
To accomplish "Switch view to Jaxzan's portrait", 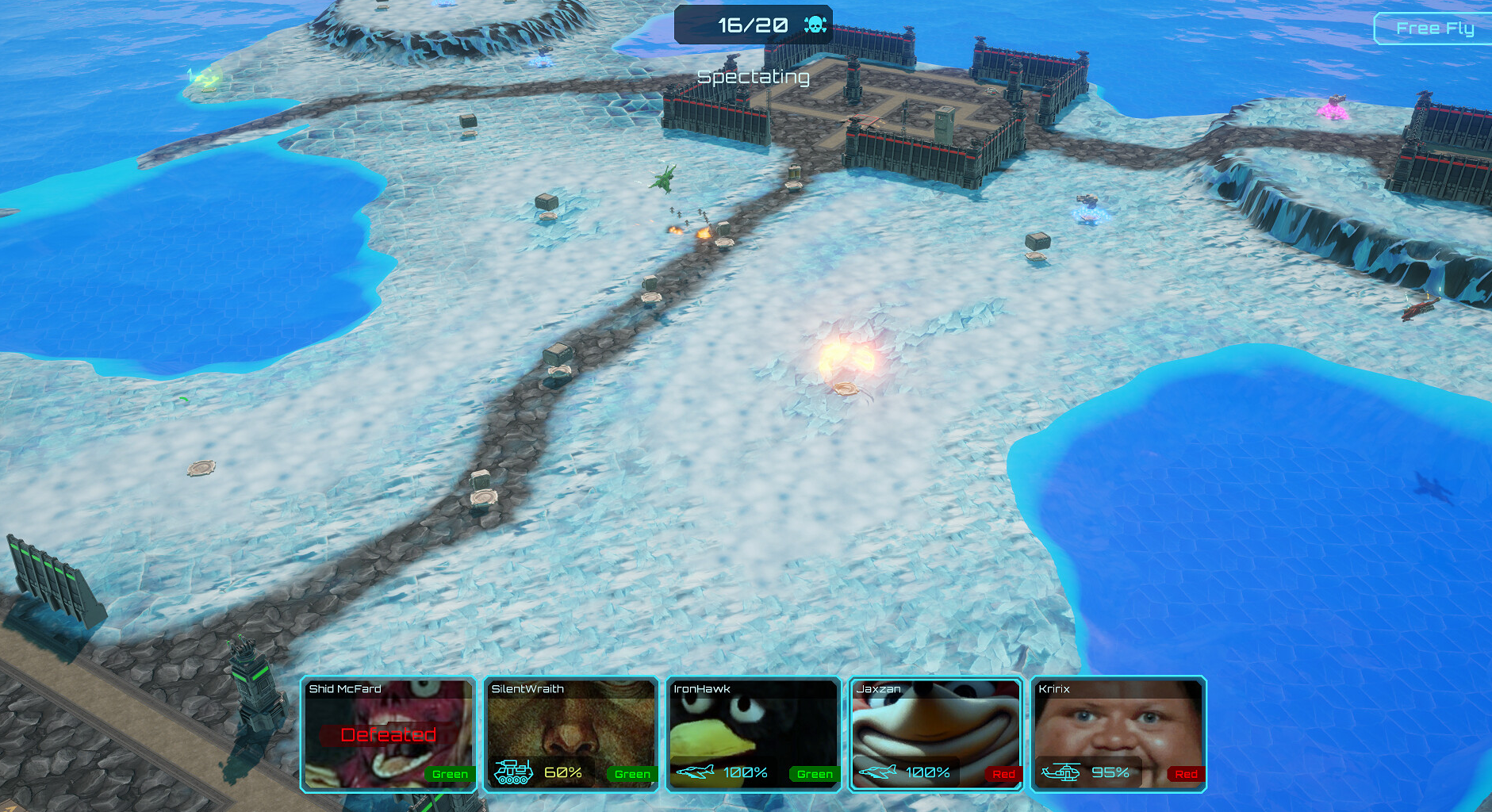I will pos(936,734).
